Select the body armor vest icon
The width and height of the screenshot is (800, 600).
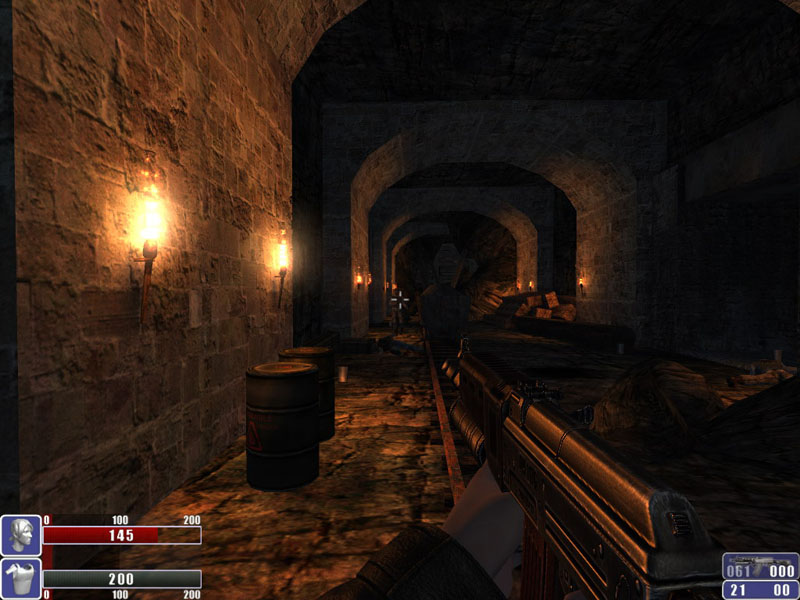(x=20, y=579)
